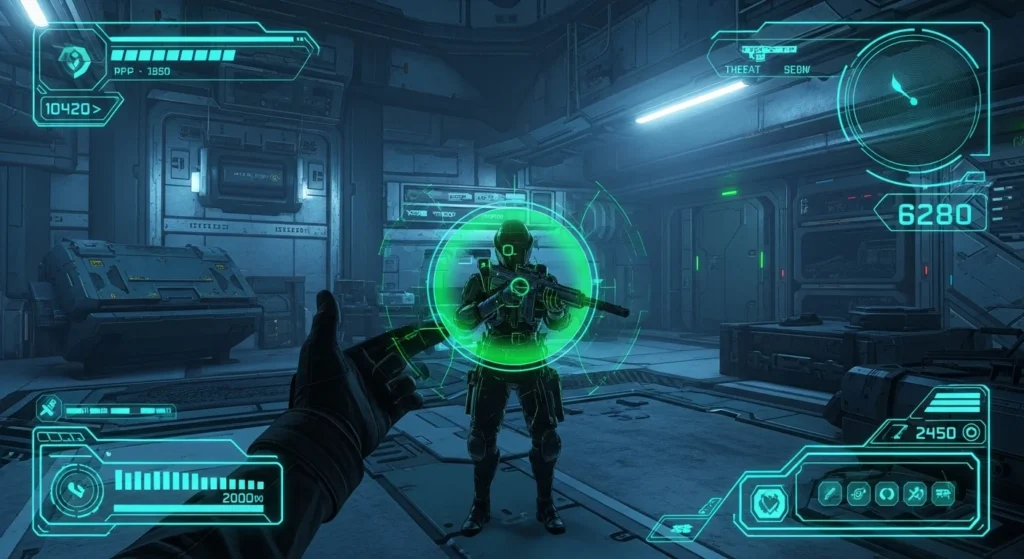This screenshot has height=559, width=1024.
Task: Activate the running figure sprint icon
Action: pos(914,493)
